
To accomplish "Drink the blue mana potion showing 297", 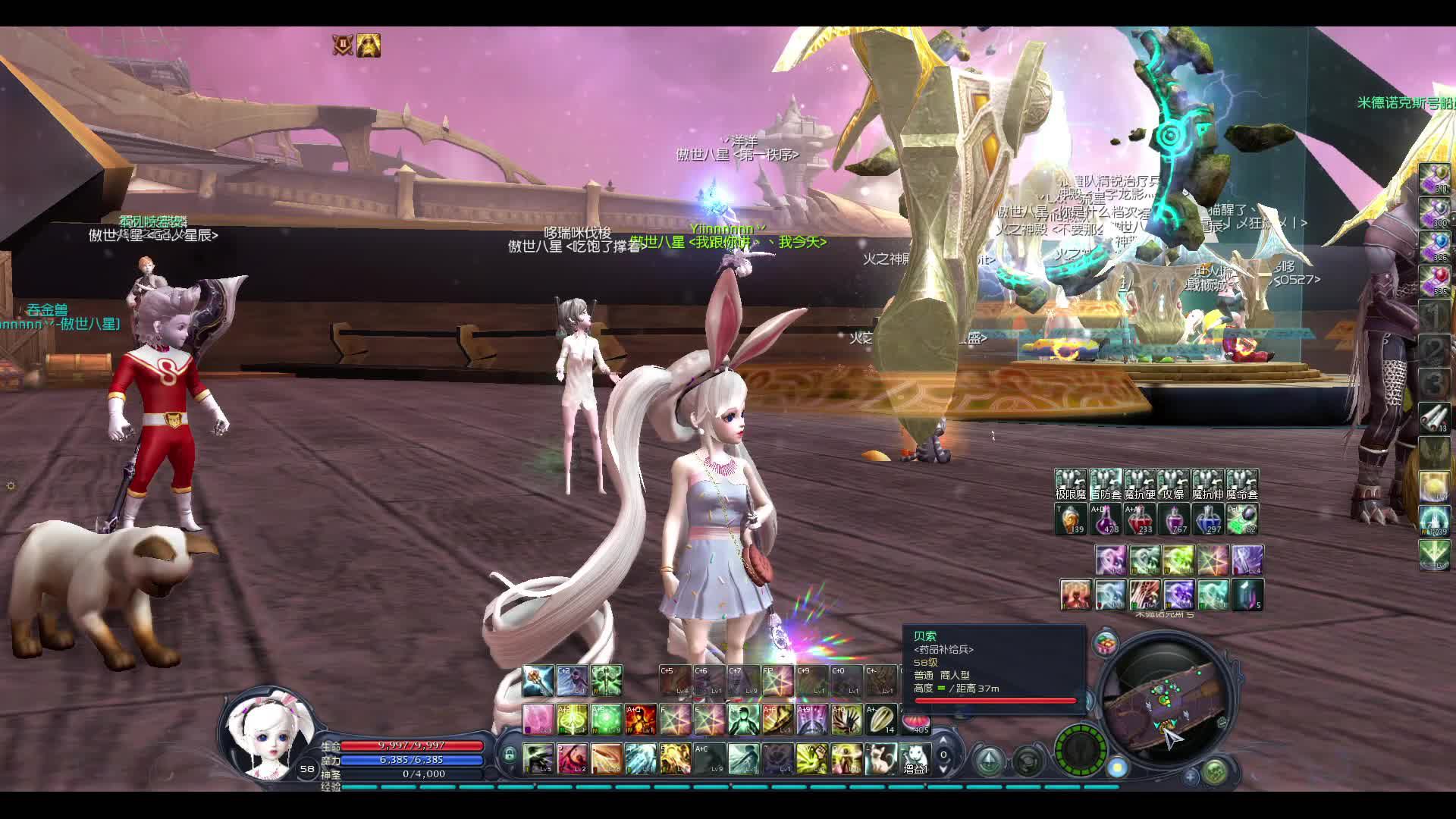I will (x=1208, y=519).
